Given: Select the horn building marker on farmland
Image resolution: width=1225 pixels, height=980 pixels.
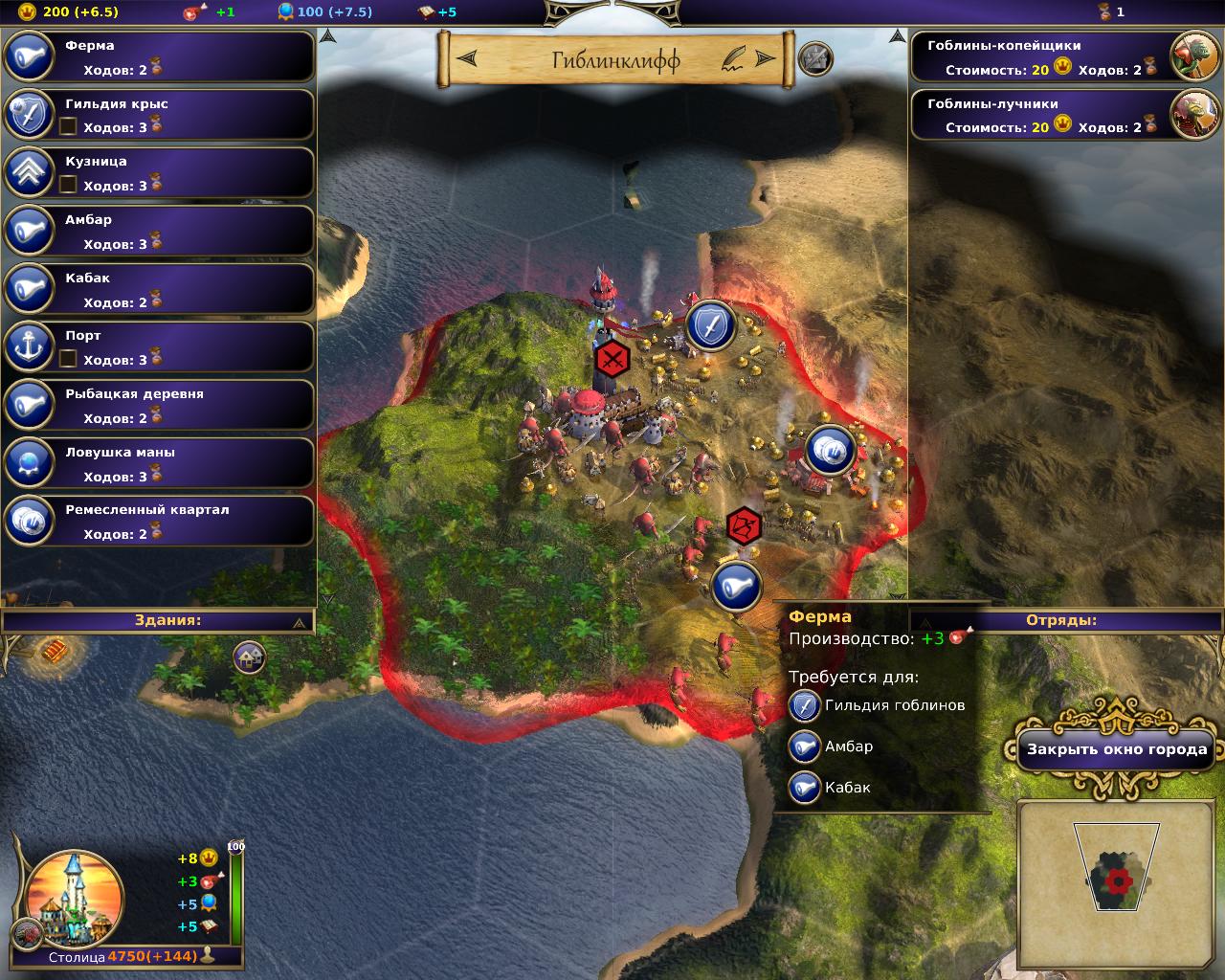Looking at the screenshot, I should 736,585.
